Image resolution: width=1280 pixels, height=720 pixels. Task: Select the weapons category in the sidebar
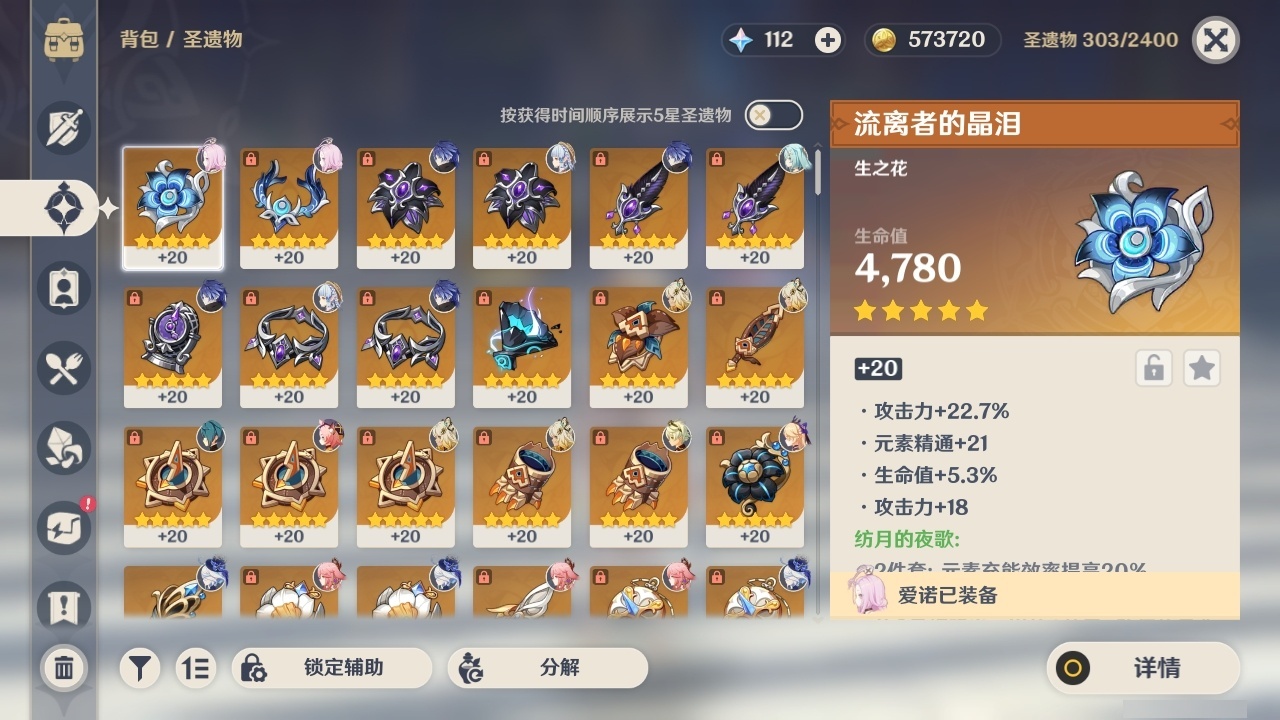(x=62, y=128)
